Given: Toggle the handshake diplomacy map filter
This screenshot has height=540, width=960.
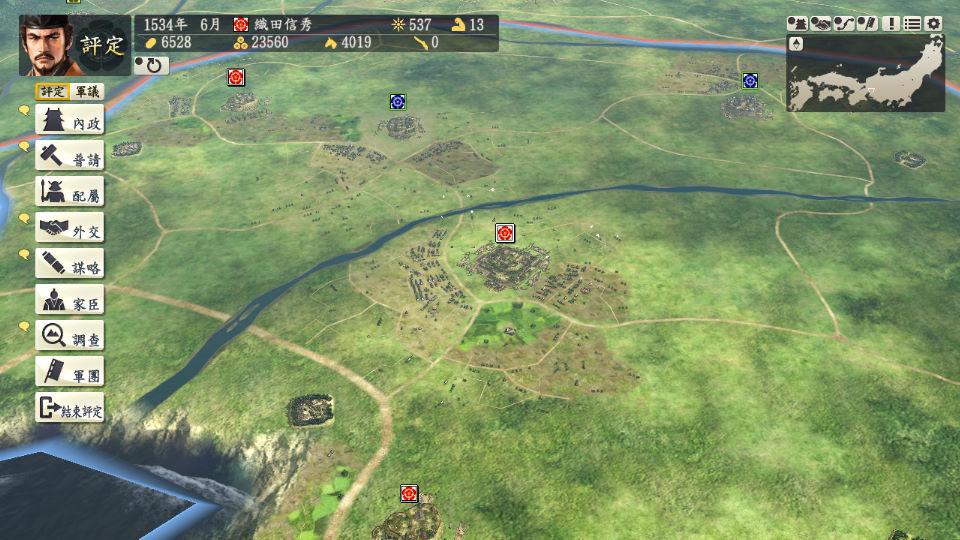Looking at the screenshot, I should (x=821, y=23).
